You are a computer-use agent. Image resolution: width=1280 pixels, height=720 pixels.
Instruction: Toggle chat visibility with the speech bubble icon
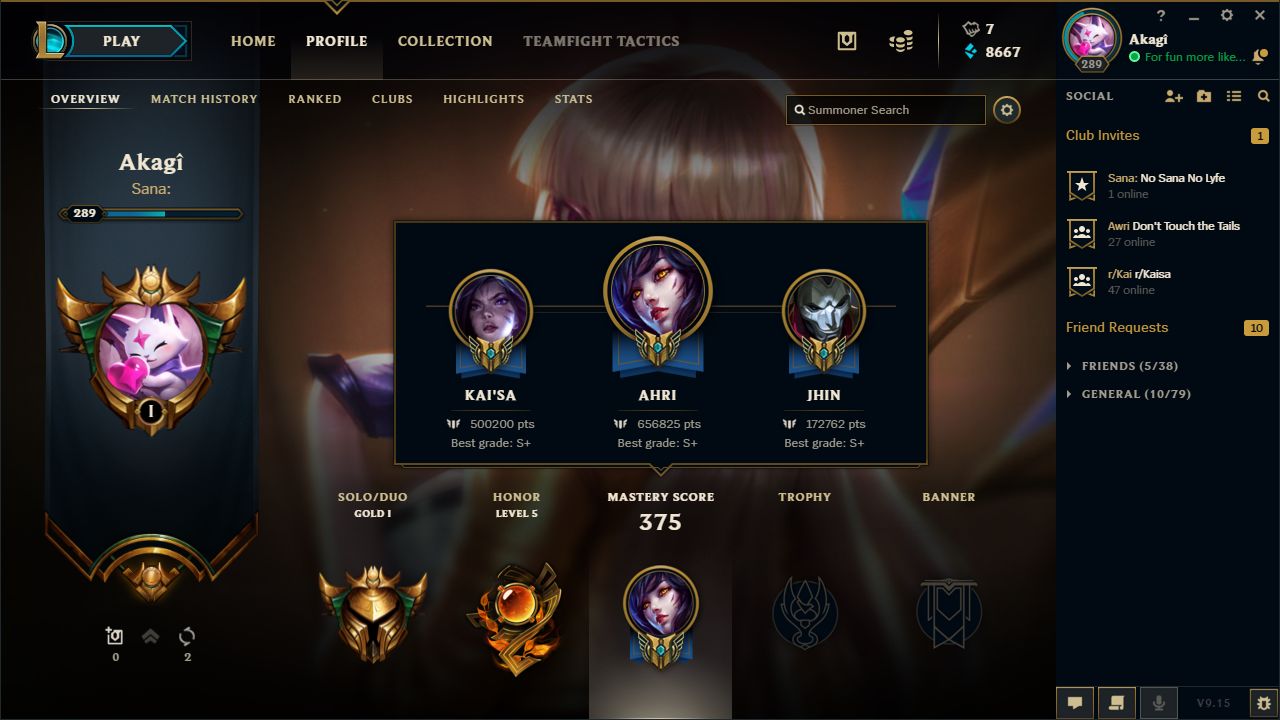(1075, 702)
